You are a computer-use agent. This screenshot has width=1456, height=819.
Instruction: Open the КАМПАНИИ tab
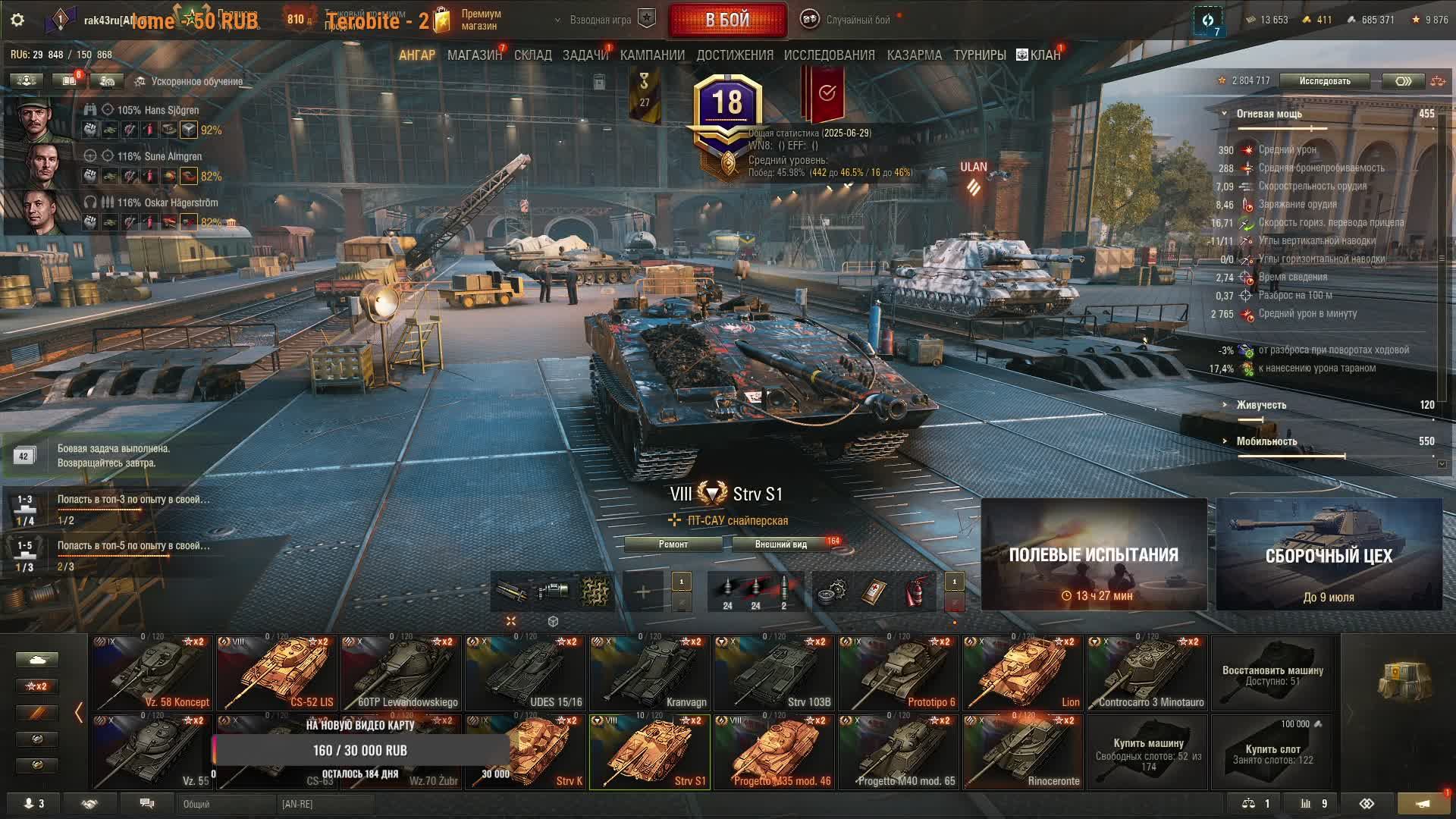tap(652, 55)
